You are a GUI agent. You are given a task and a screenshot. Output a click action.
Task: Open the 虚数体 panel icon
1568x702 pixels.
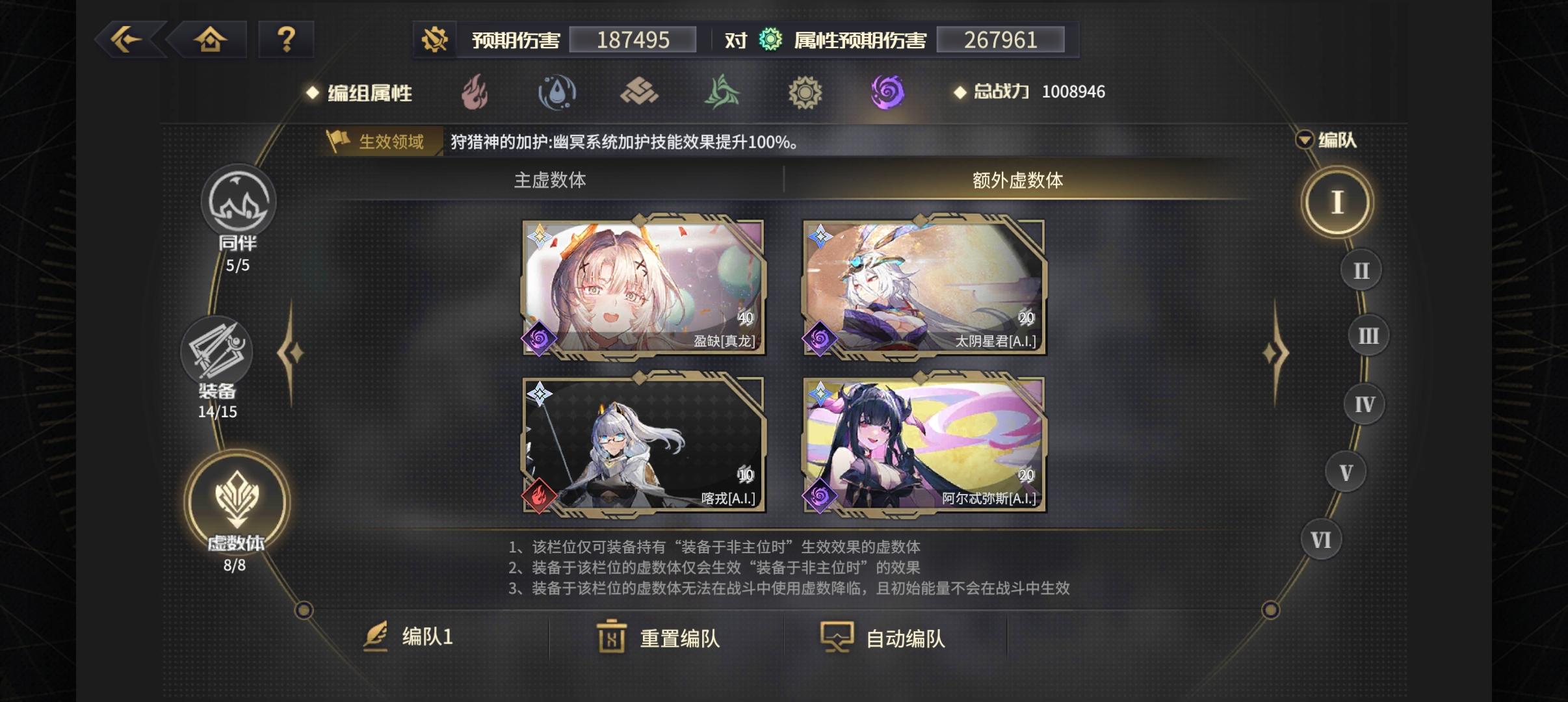pyautogui.click(x=239, y=499)
